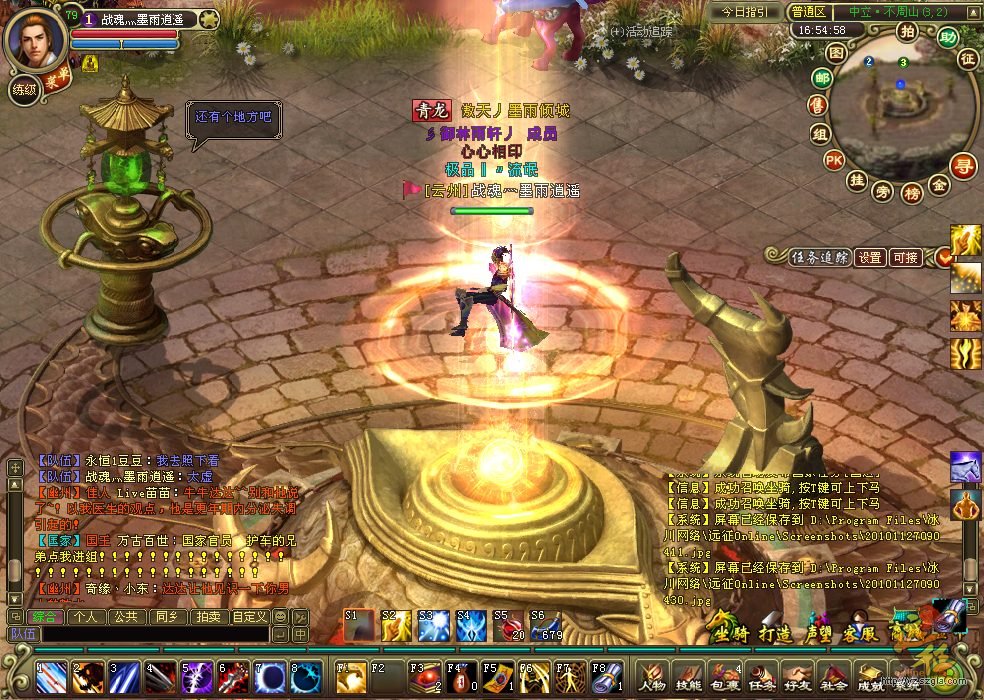Click the 邮 mail button by the minimap

822,78
